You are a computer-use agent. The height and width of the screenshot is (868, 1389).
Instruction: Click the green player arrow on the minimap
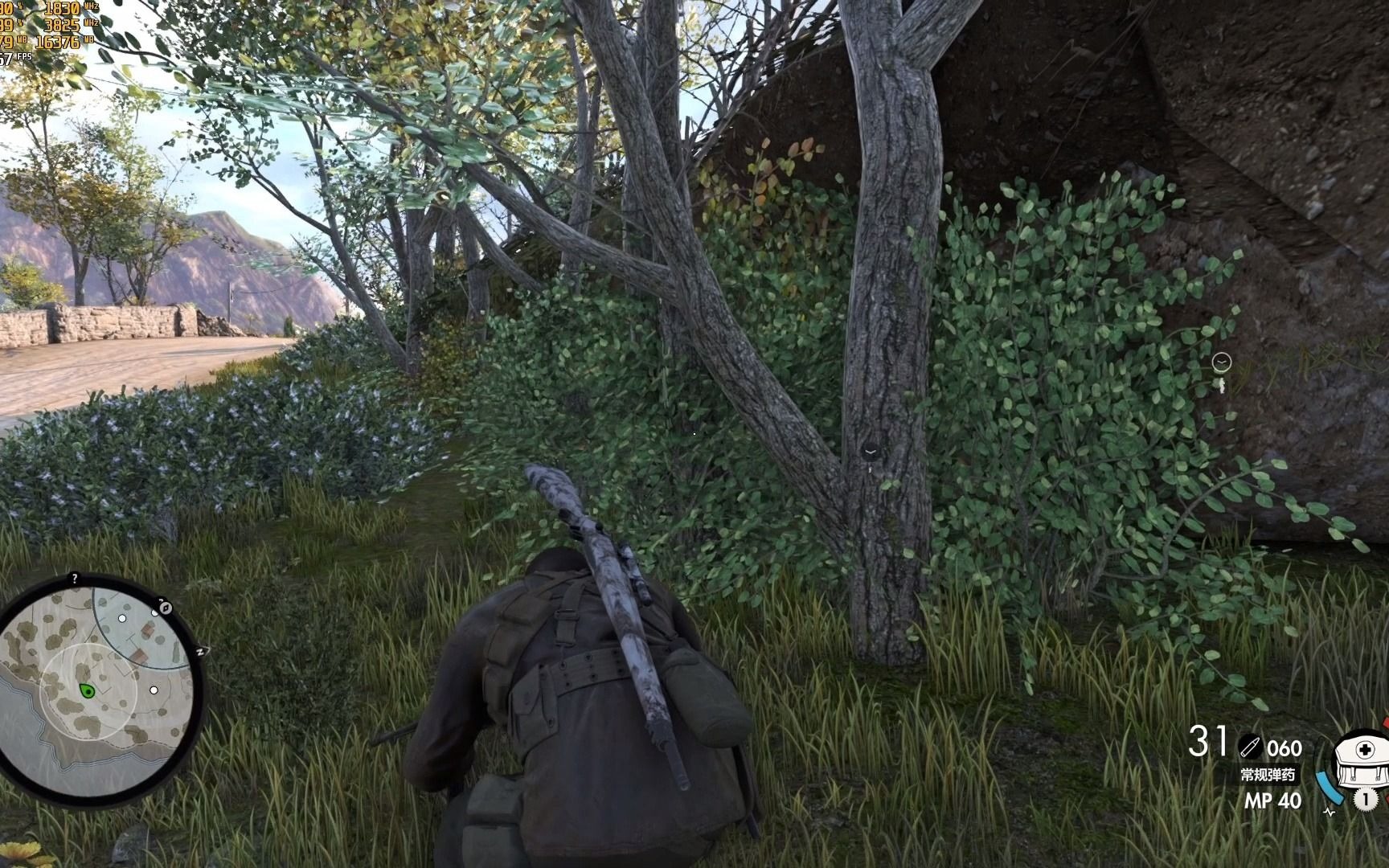(x=86, y=691)
